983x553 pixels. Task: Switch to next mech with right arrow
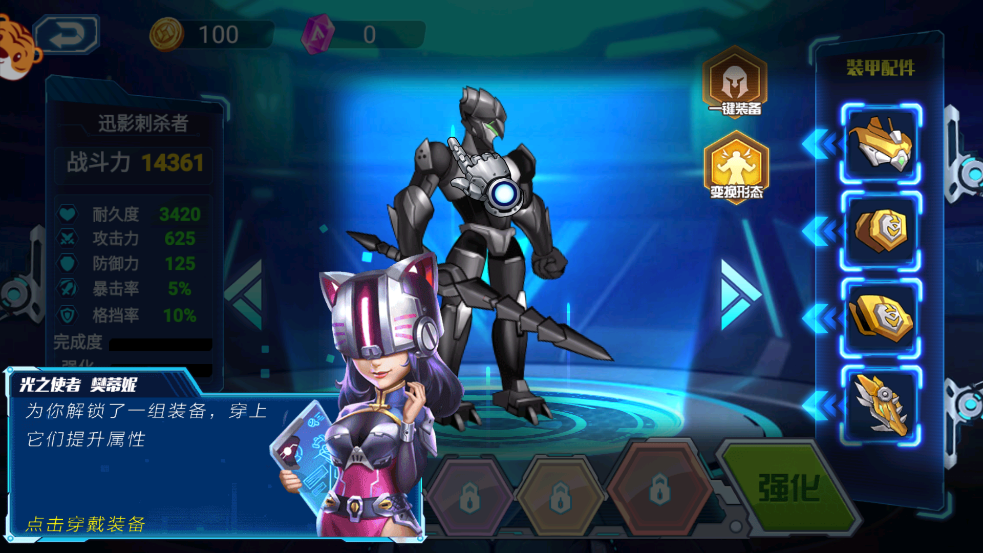pyautogui.click(x=741, y=292)
